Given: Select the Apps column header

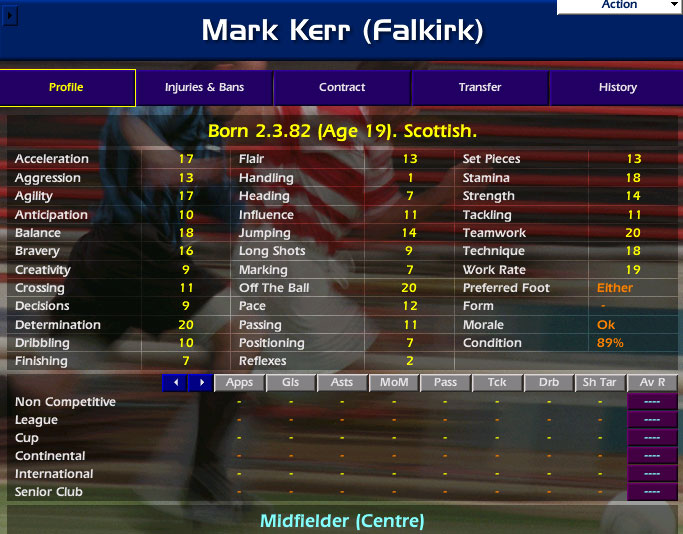Looking at the screenshot, I should (x=239, y=382).
